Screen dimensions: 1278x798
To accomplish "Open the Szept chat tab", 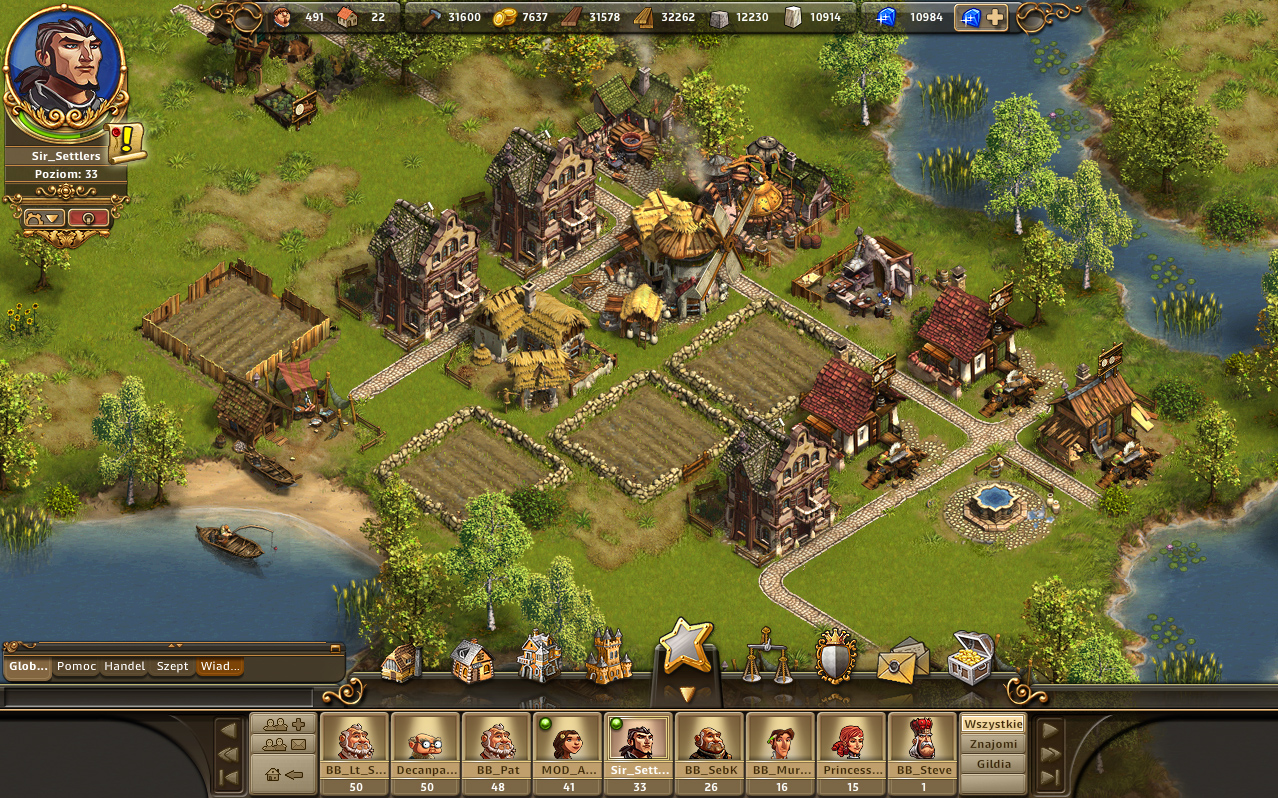I will (172, 667).
